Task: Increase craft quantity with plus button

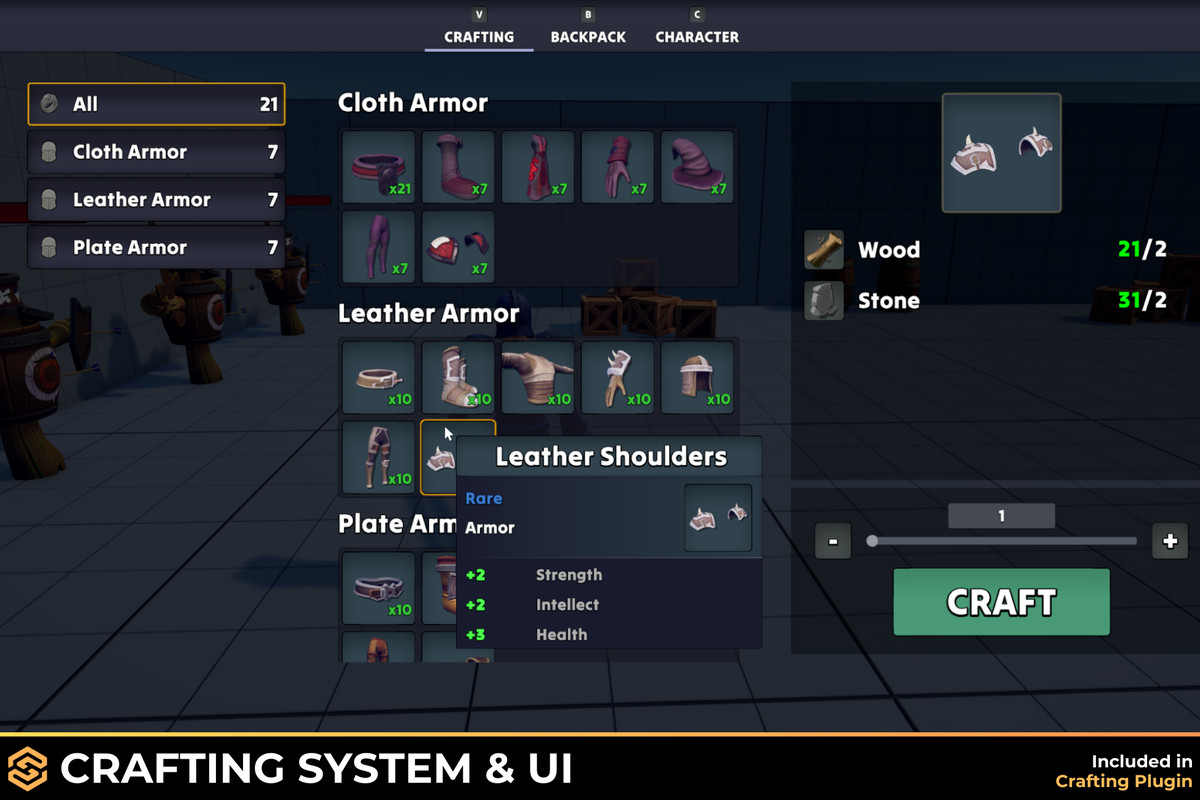Action: click(x=1170, y=542)
